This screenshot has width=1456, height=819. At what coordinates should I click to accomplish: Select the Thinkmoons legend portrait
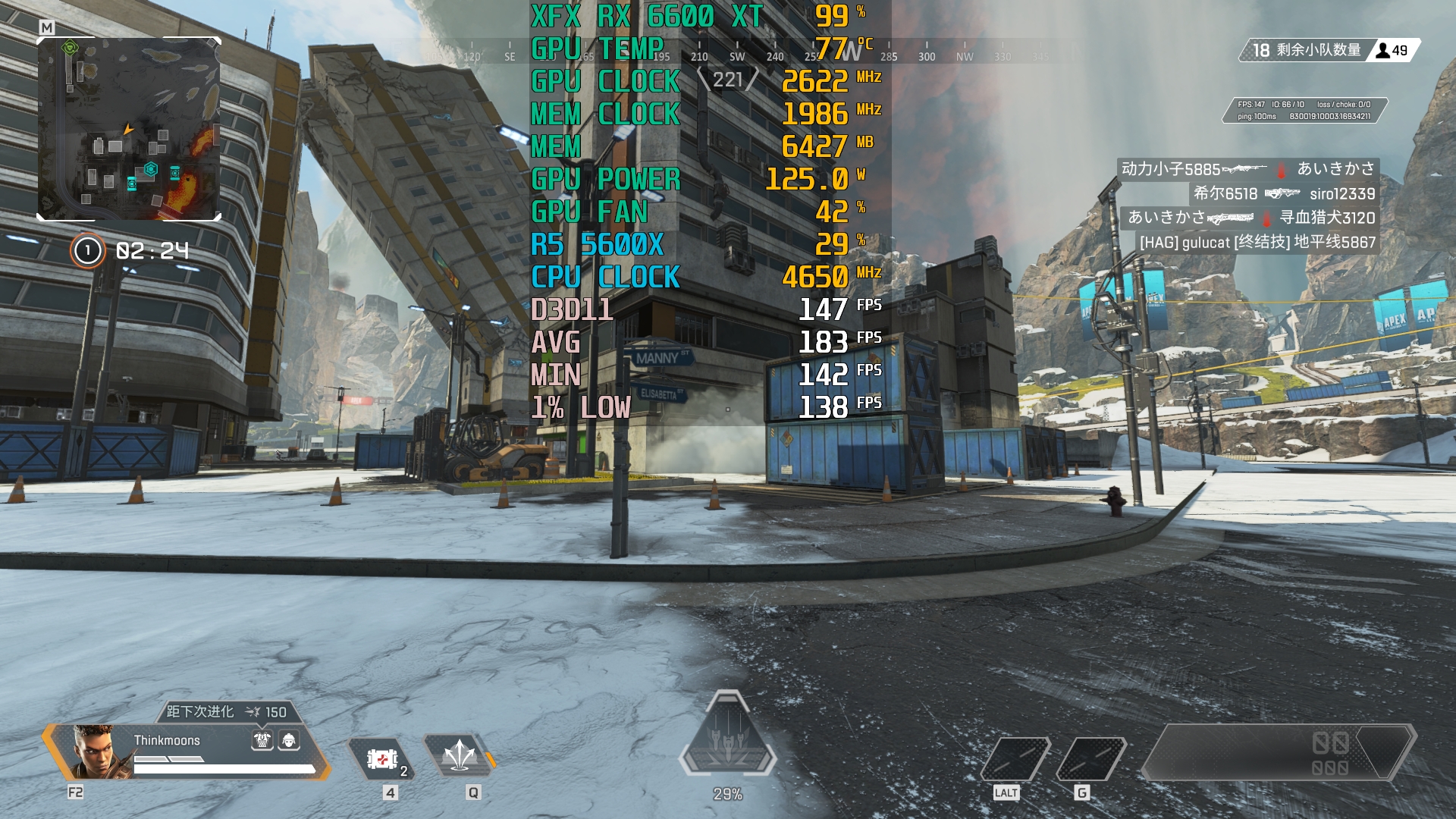tap(94, 751)
